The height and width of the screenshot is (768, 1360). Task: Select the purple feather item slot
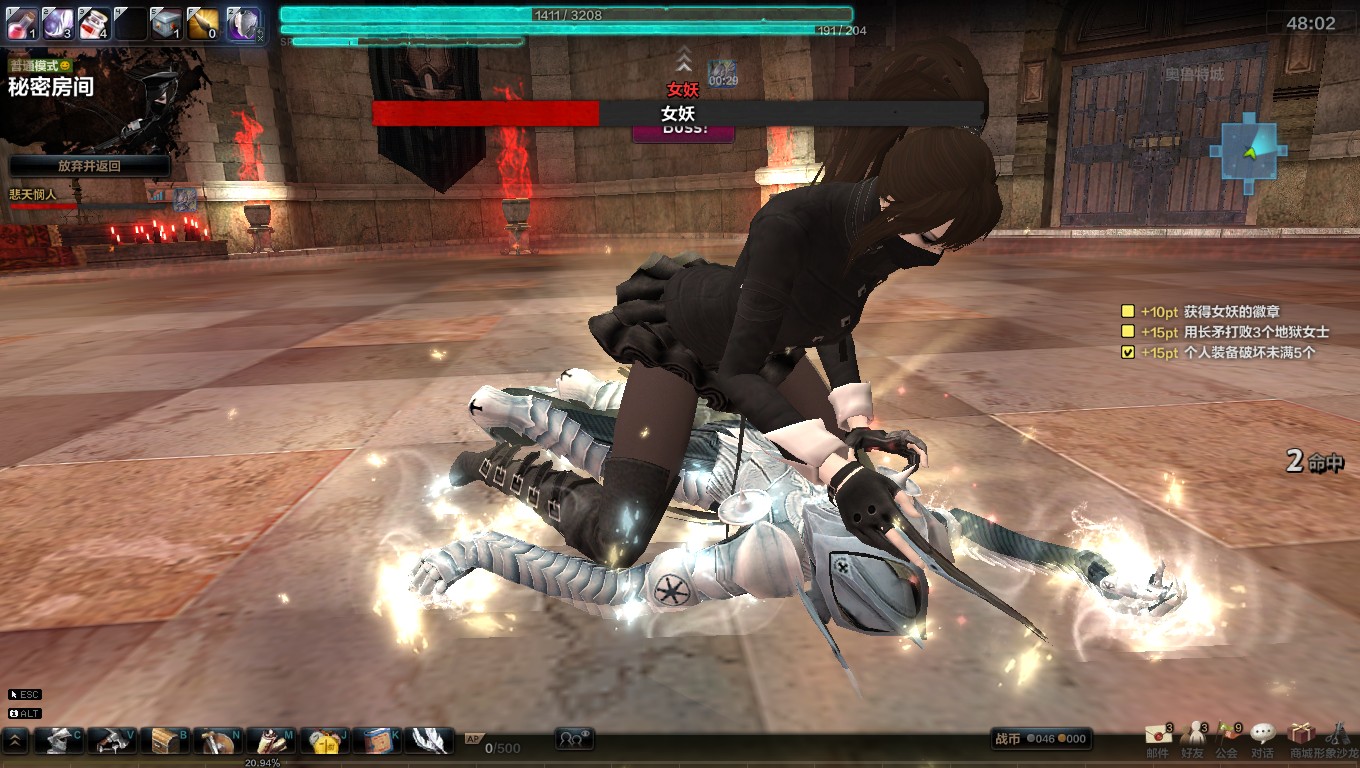59,22
